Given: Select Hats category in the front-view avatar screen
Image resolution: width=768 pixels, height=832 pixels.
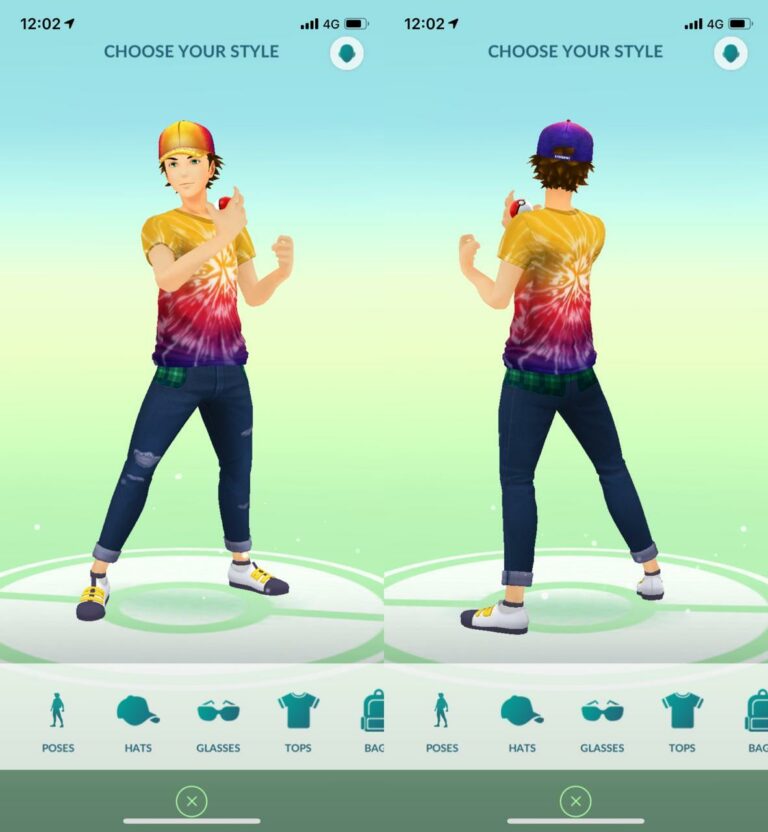Looking at the screenshot, I should coord(138,720).
